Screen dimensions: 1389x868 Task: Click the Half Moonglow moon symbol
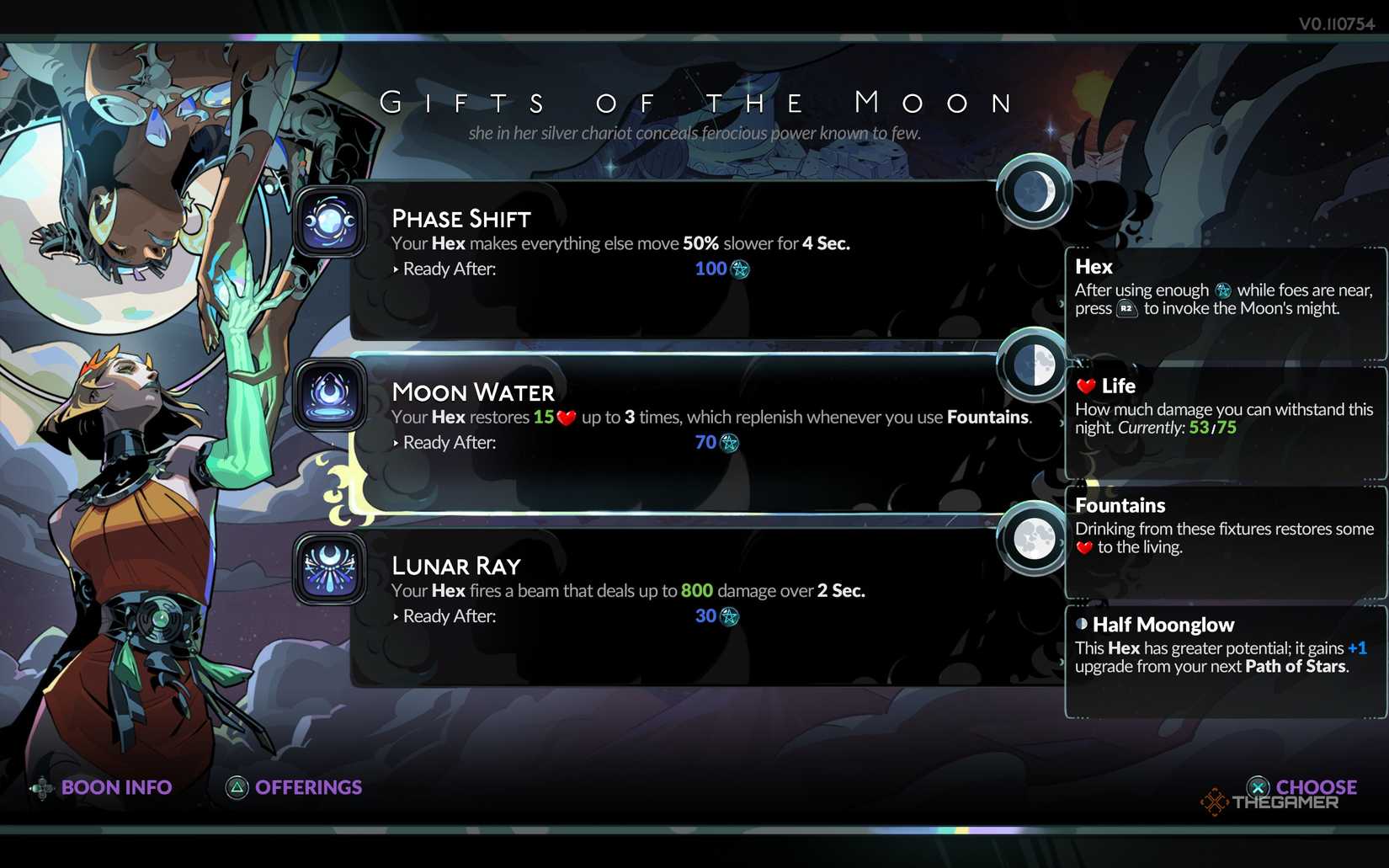coord(1082,625)
